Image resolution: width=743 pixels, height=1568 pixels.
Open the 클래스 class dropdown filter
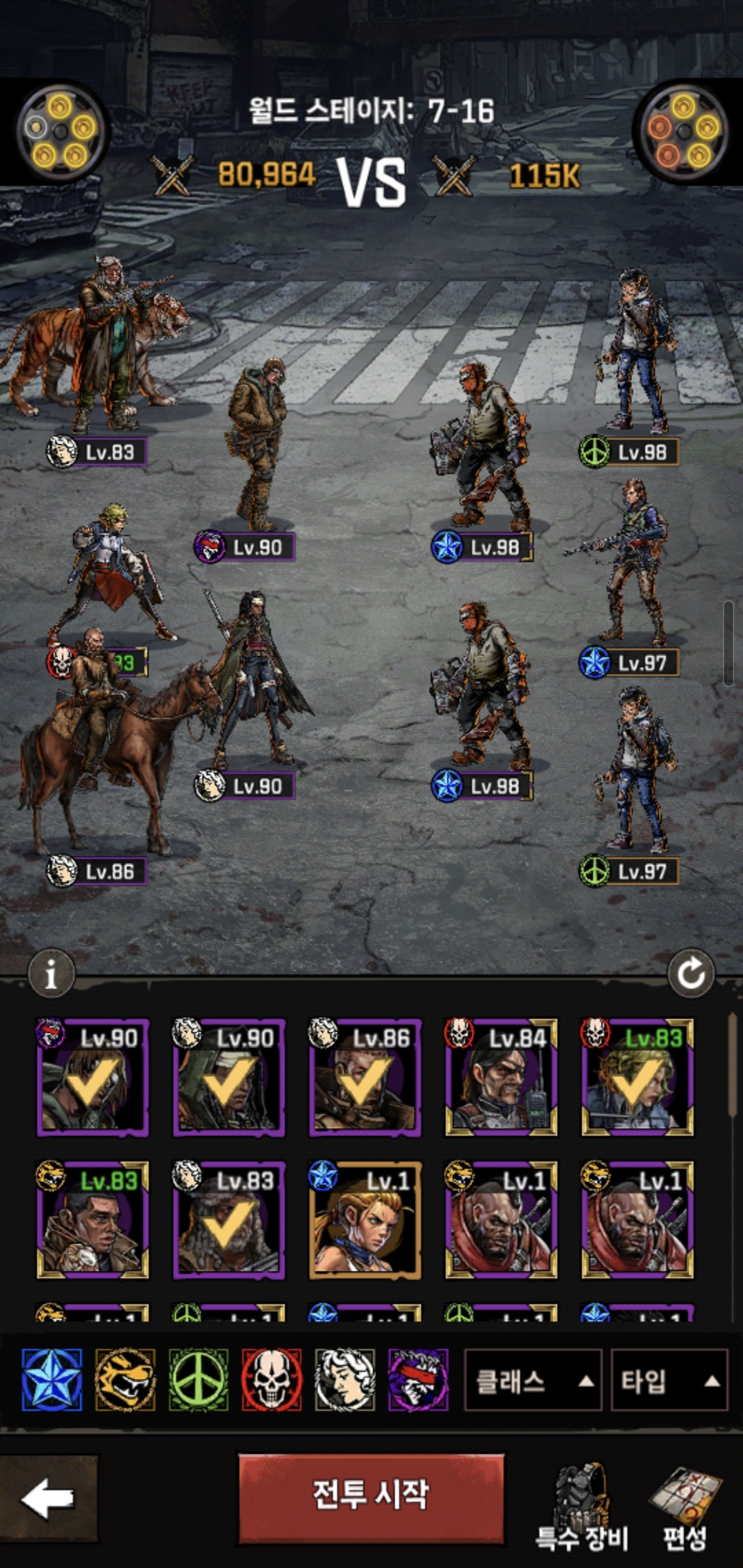point(532,1381)
